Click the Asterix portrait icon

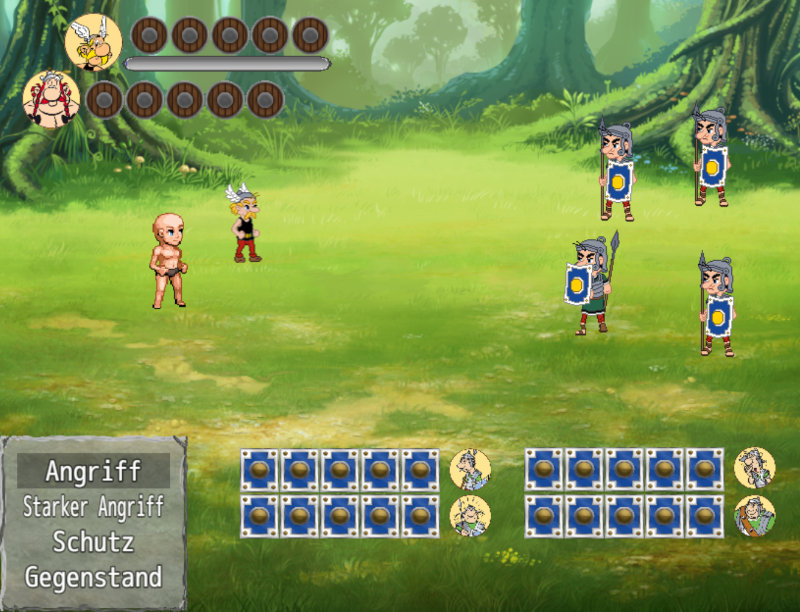click(93, 42)
